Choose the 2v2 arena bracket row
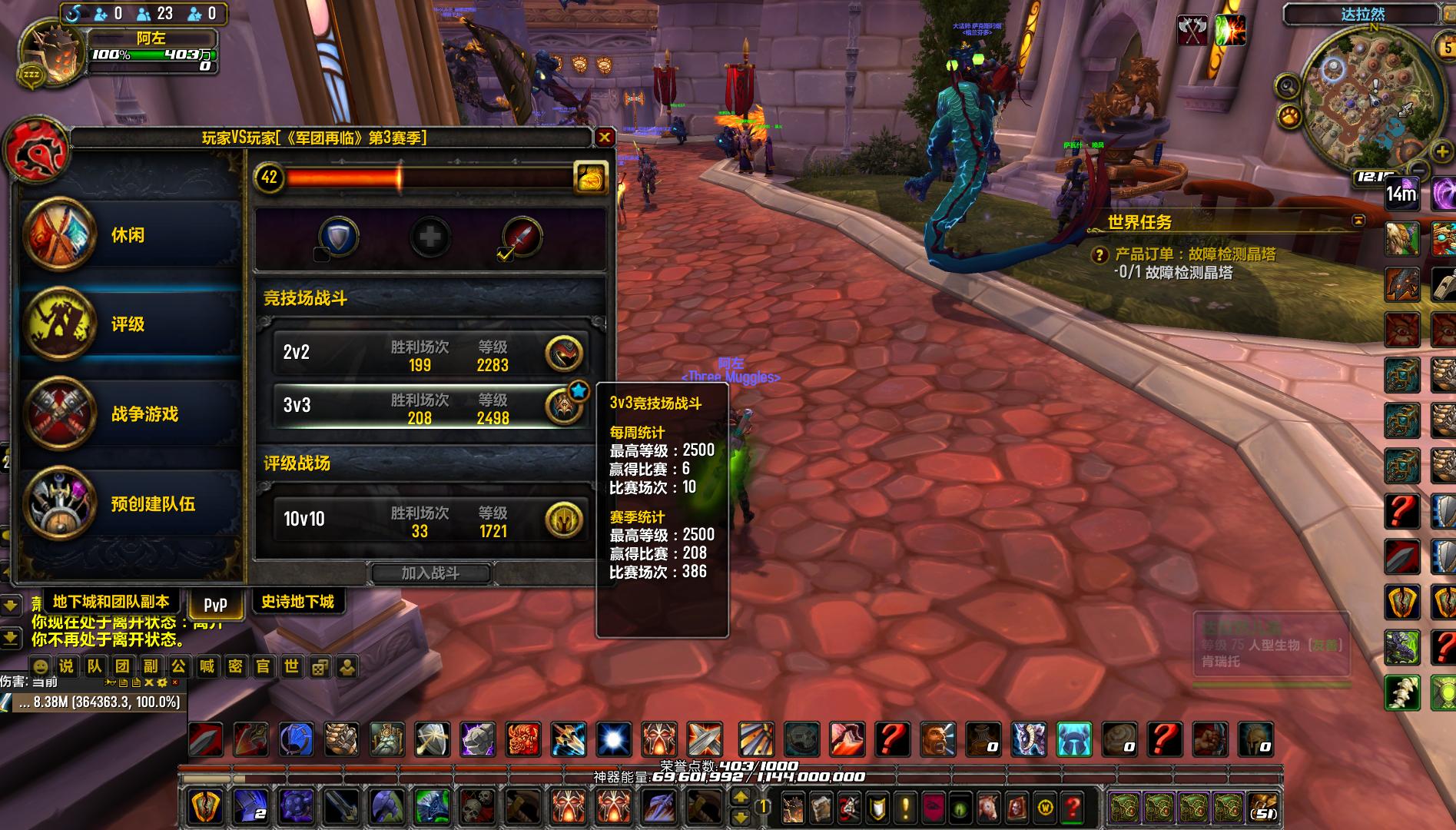Screen dimensions: 1456x830 (x=430, y=353)
